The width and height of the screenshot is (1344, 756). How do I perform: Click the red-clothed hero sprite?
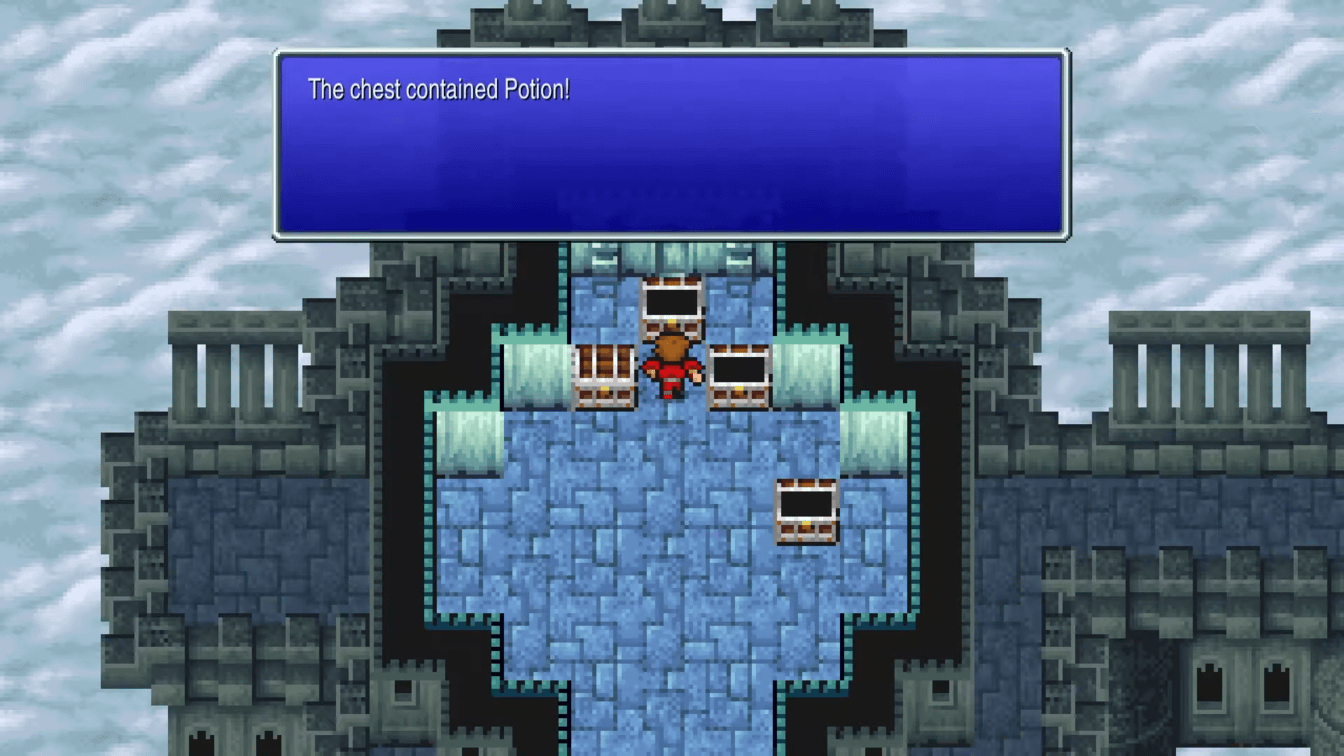pos(672,370)
